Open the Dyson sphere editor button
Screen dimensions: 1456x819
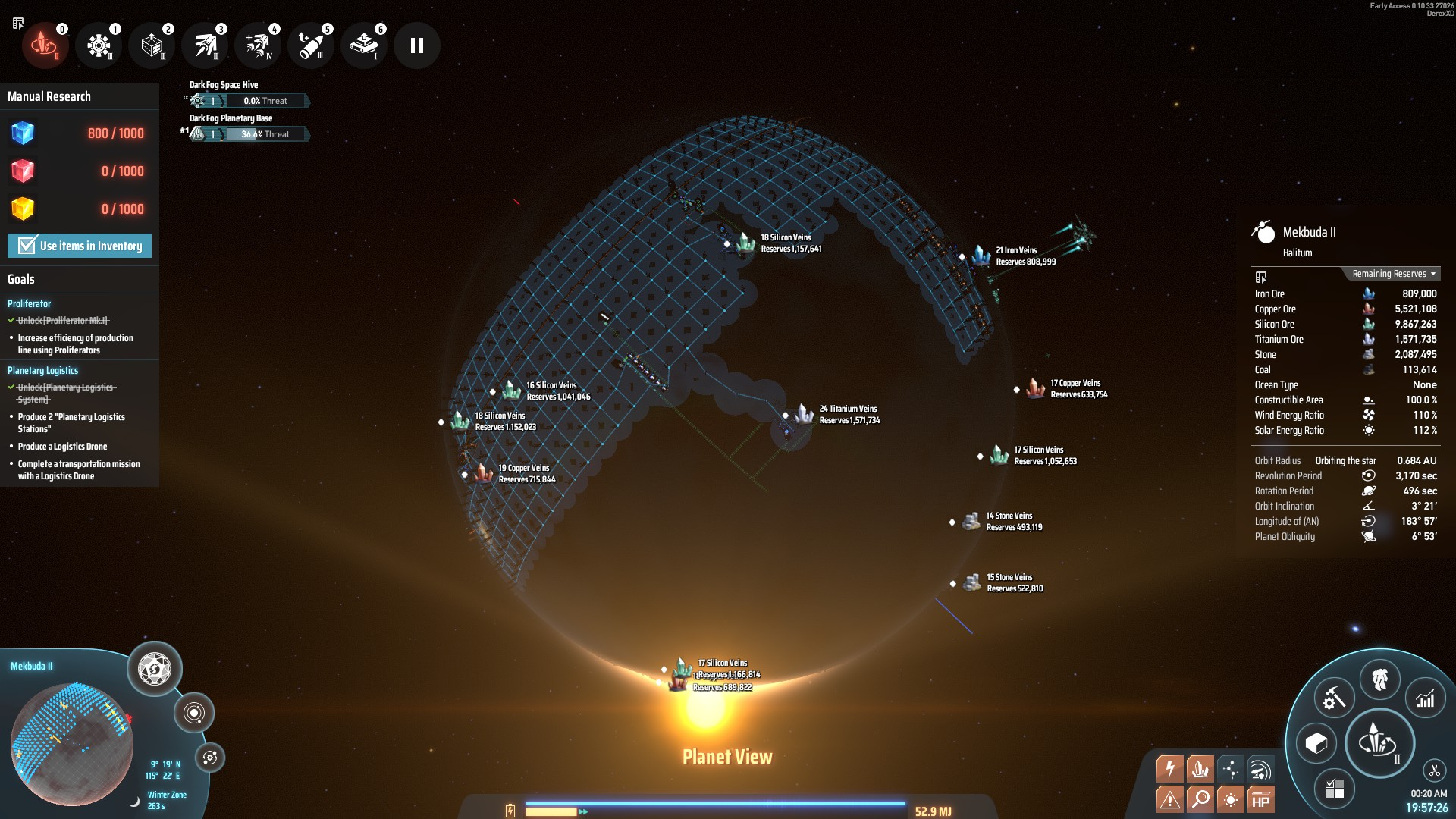coord(155,669)
